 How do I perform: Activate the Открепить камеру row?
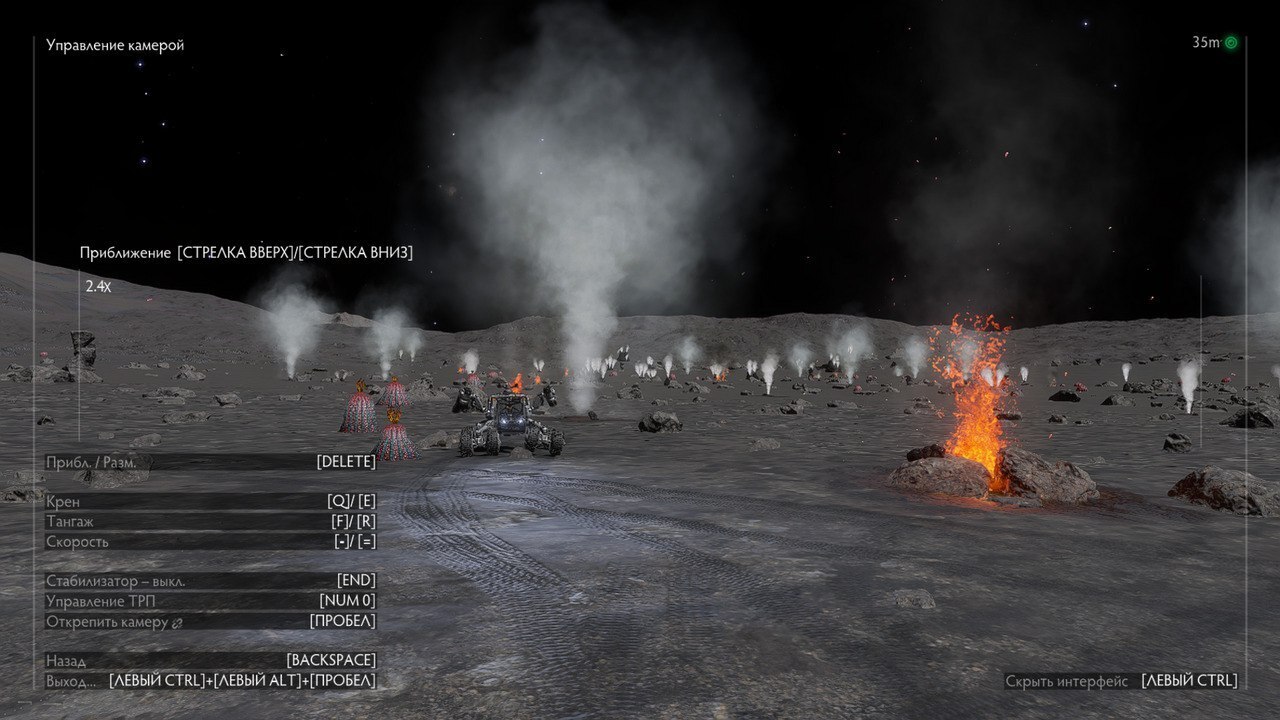point(210,621)
